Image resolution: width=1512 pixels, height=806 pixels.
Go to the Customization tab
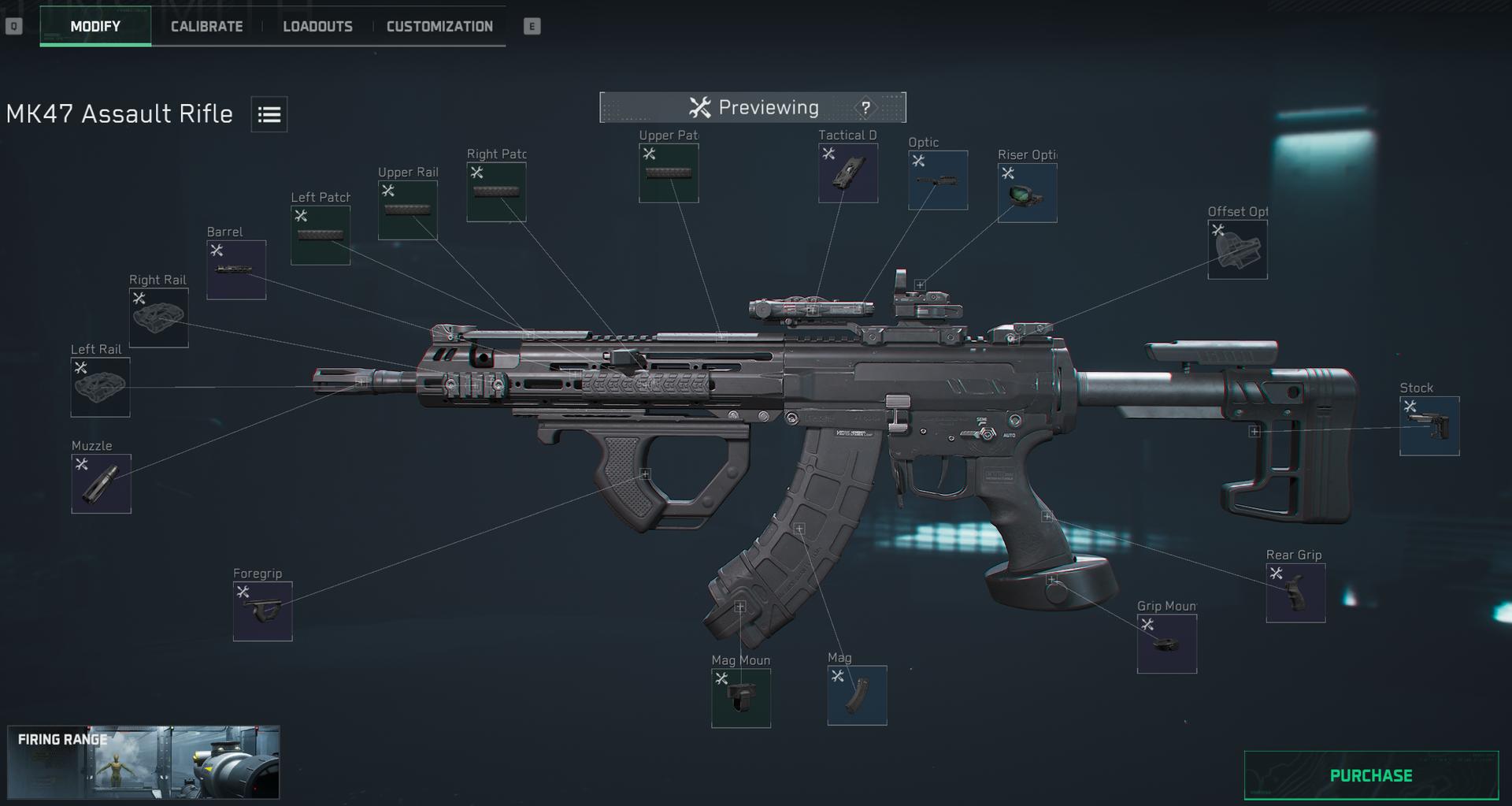pyautogui.click(x=439, y=26)
